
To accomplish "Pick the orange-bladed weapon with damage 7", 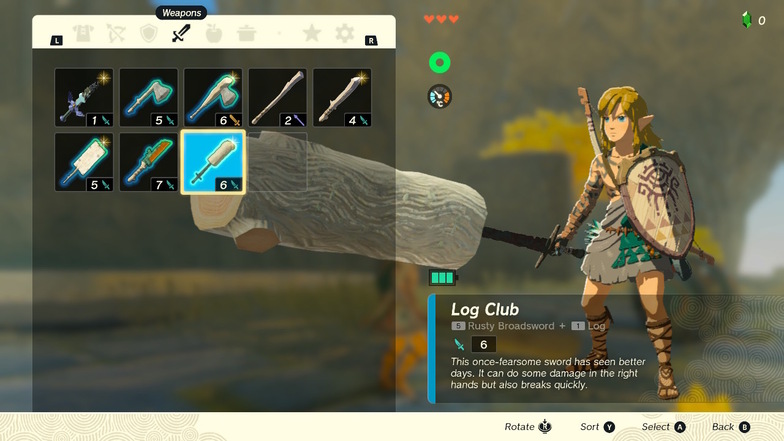I will click(x=149, y=161).
